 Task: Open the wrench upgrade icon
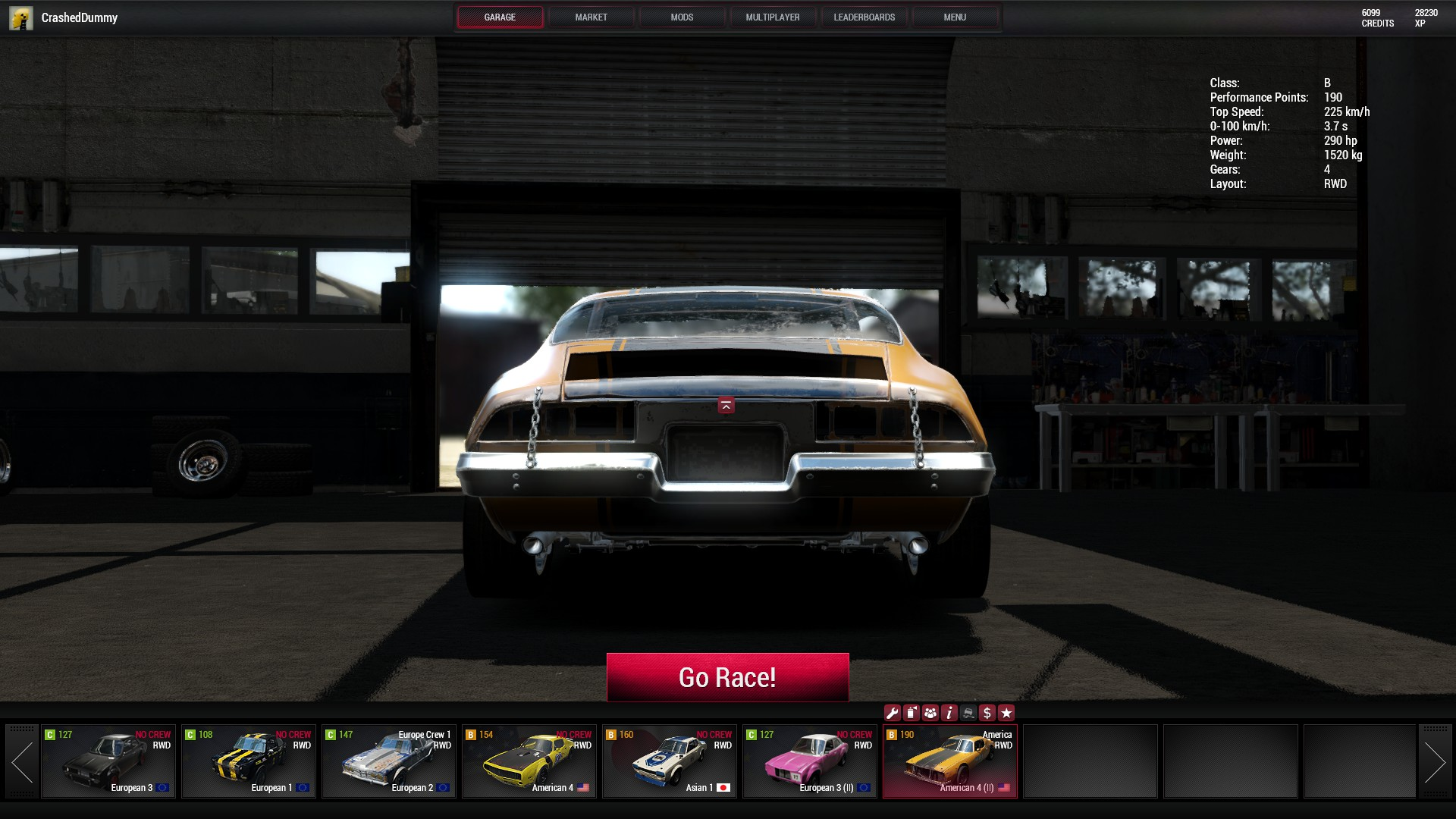[893, 713]
